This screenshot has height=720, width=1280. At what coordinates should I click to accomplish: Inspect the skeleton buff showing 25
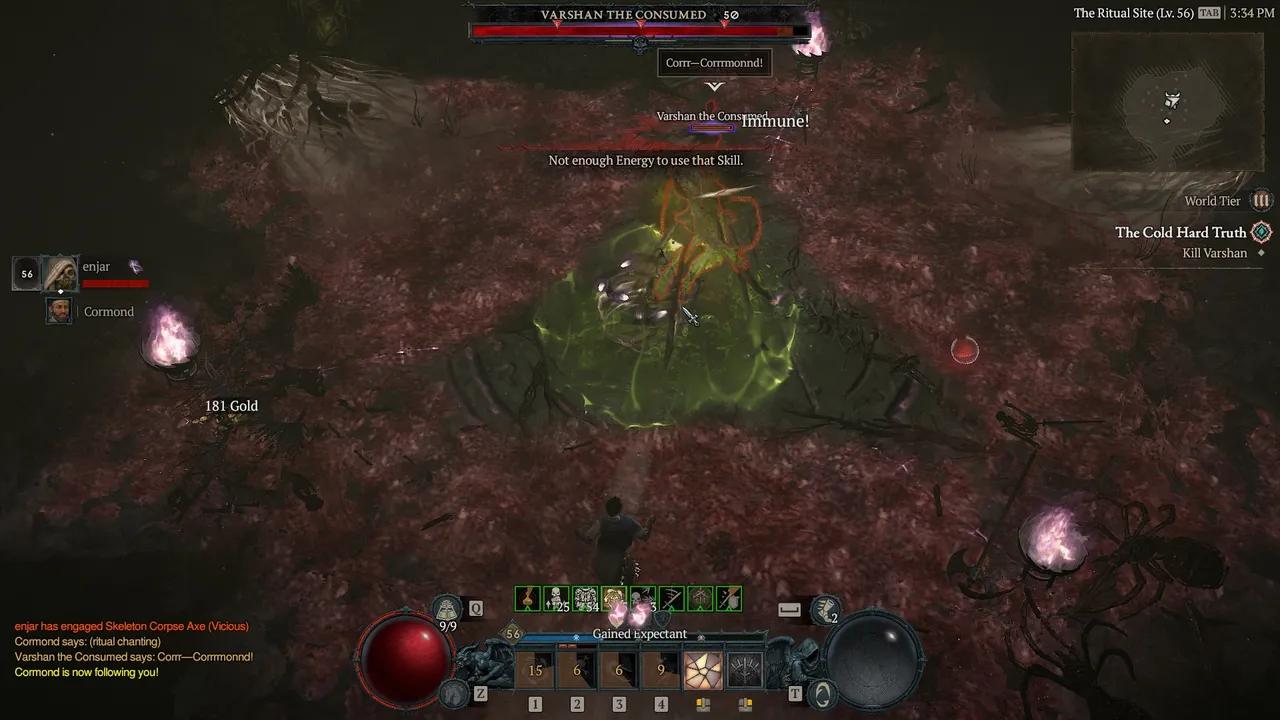556,599
